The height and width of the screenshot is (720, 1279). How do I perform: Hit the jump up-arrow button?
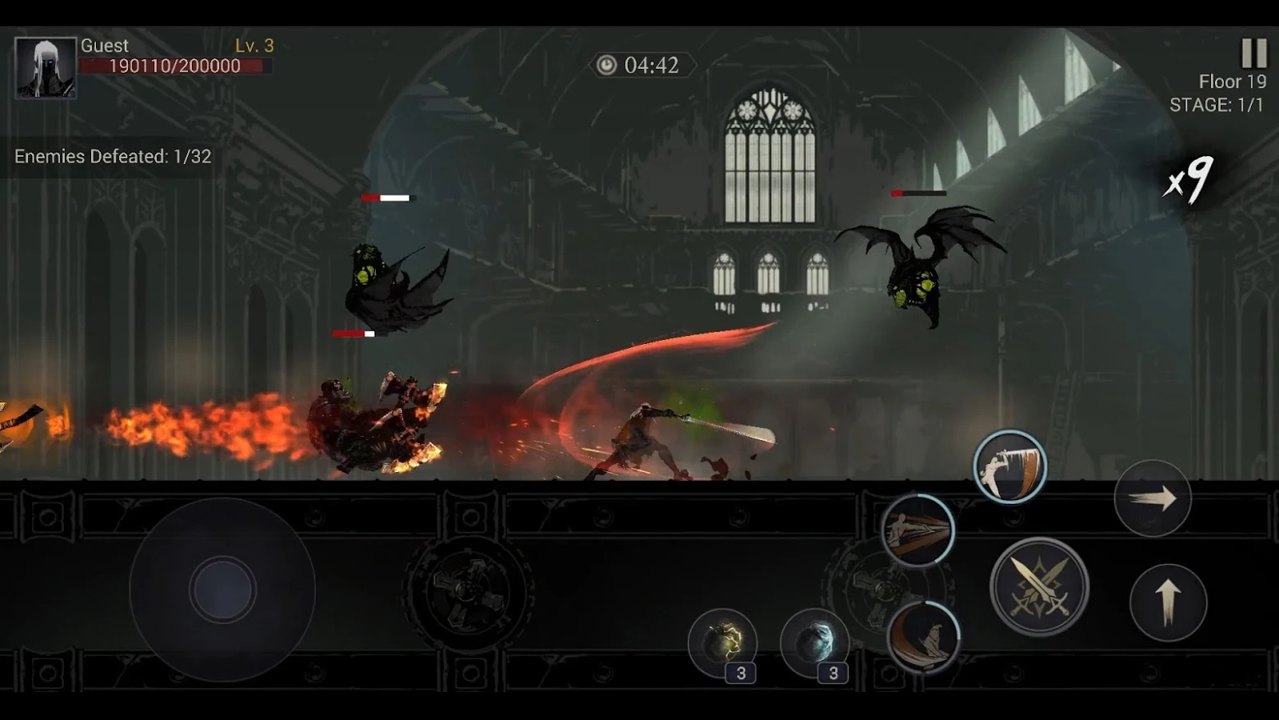point(1167,602)
